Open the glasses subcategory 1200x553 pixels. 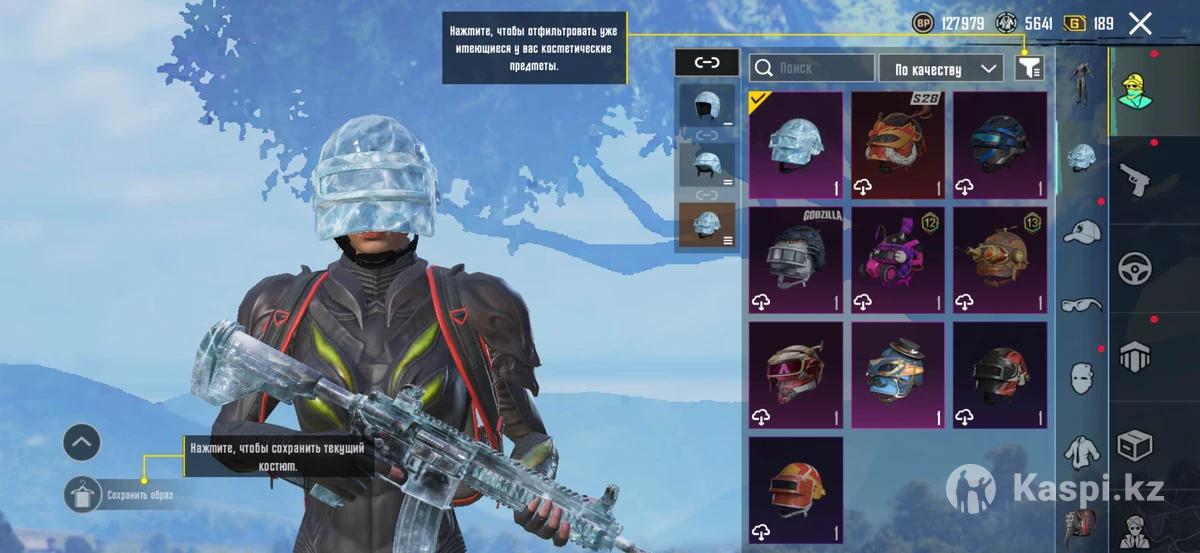point(1081,304)
